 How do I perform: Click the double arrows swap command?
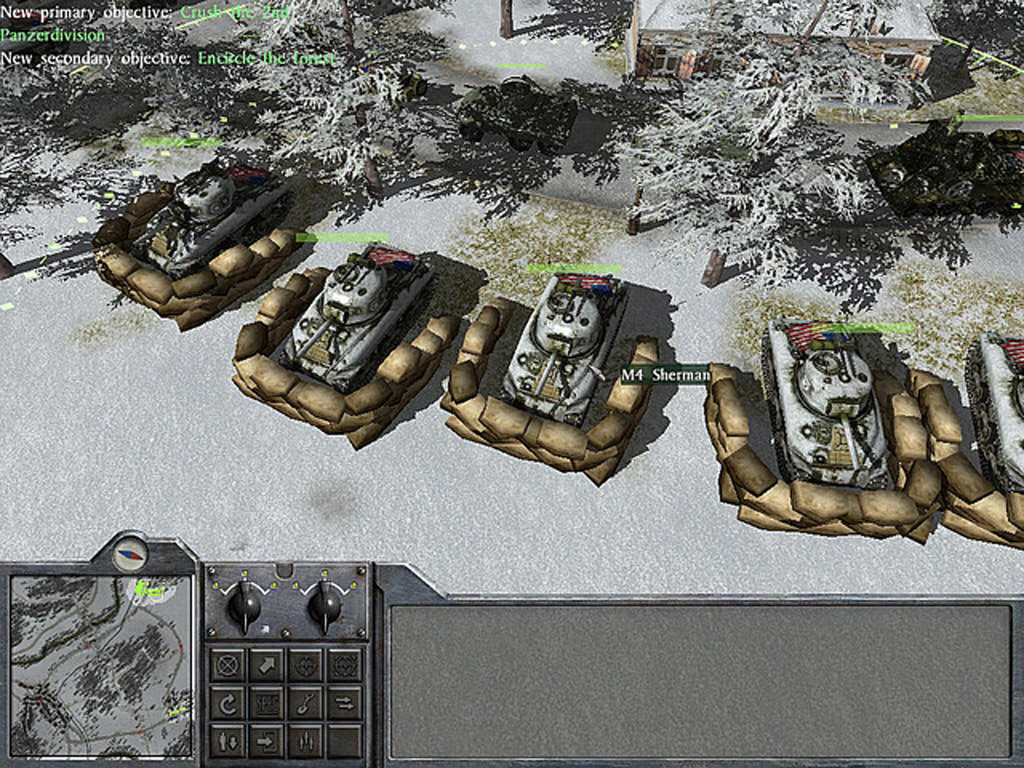pos(344,703)
